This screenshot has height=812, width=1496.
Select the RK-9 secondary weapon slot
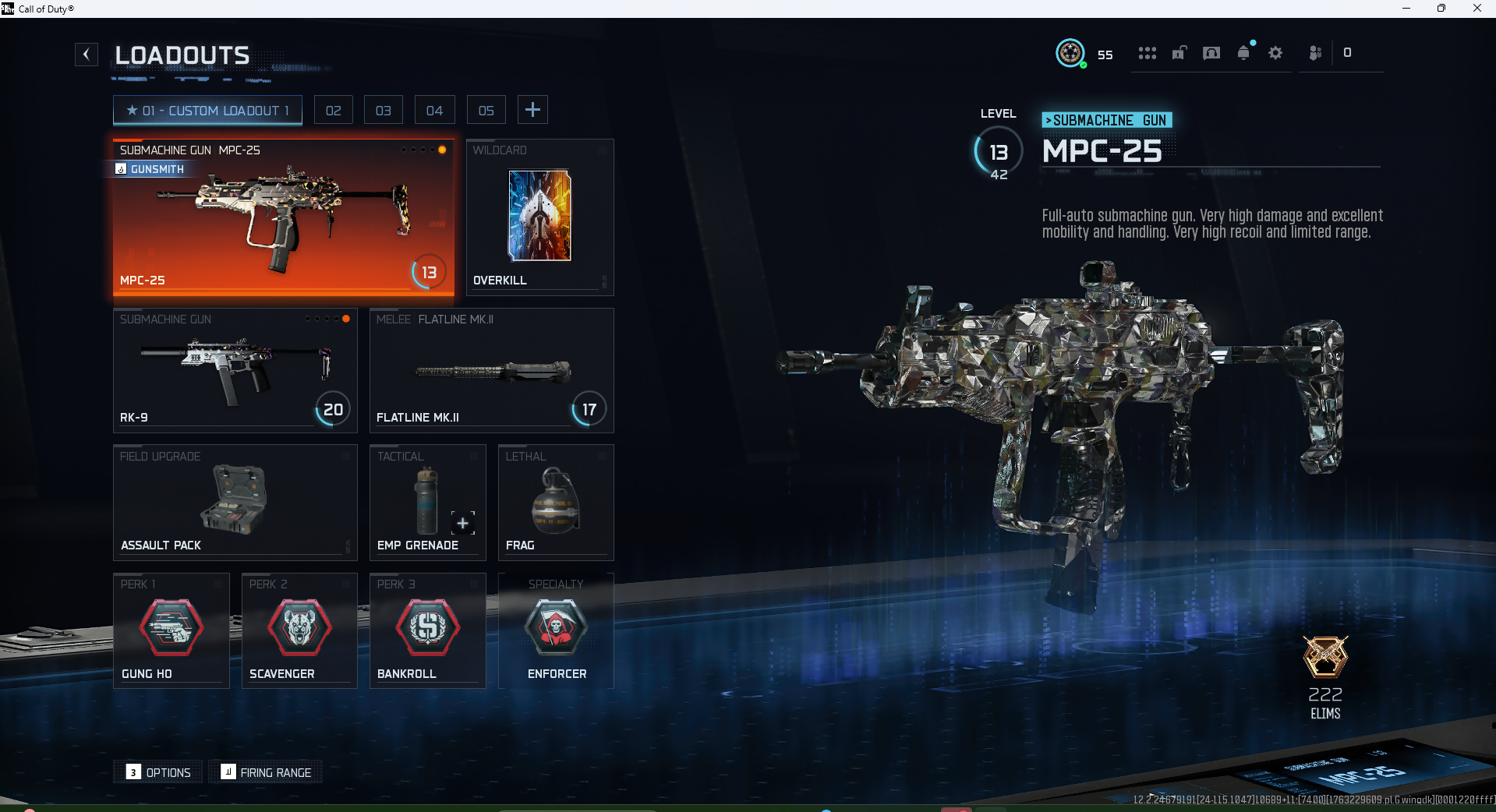coord(235,370)
